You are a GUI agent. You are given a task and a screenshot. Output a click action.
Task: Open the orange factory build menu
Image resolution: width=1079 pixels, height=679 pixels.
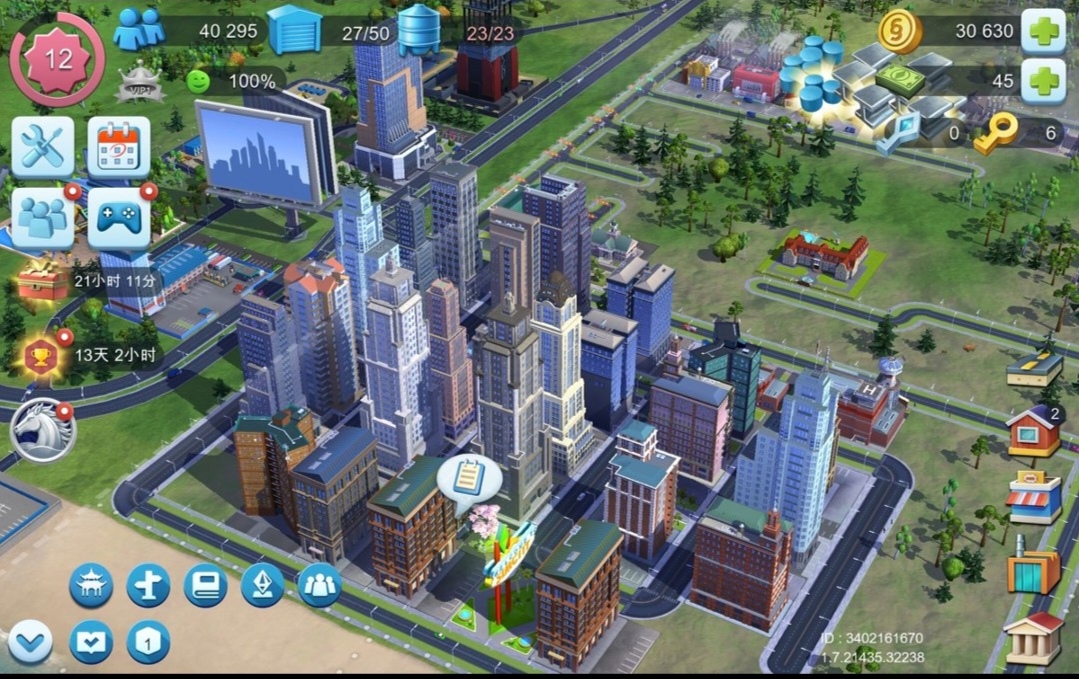pyautogui.click(x=1033, y=570)
